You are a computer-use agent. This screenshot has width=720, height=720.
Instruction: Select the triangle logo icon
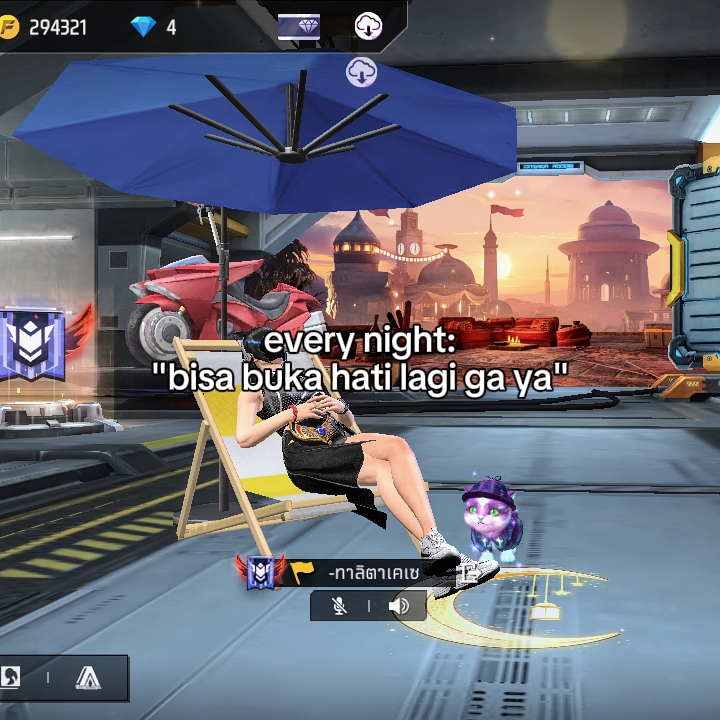[x=88, y=678]
